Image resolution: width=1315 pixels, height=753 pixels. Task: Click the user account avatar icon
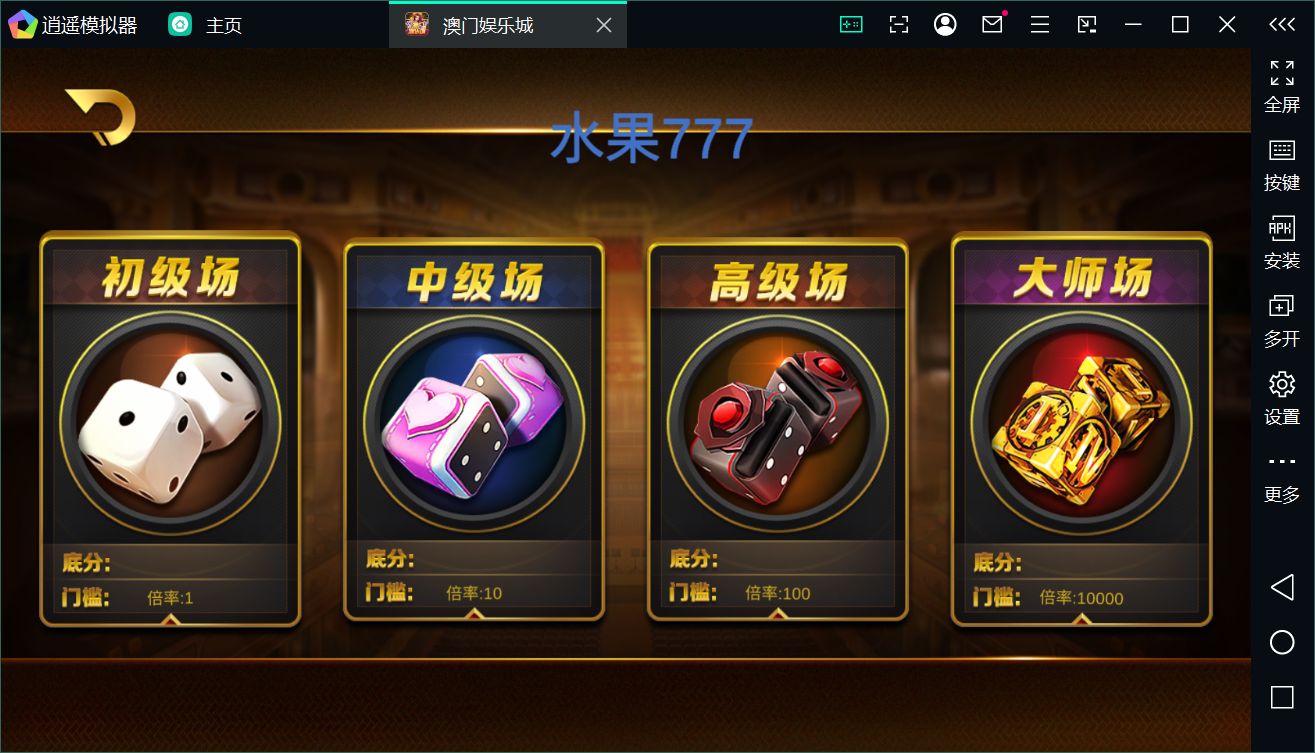[x=945, y=23]
